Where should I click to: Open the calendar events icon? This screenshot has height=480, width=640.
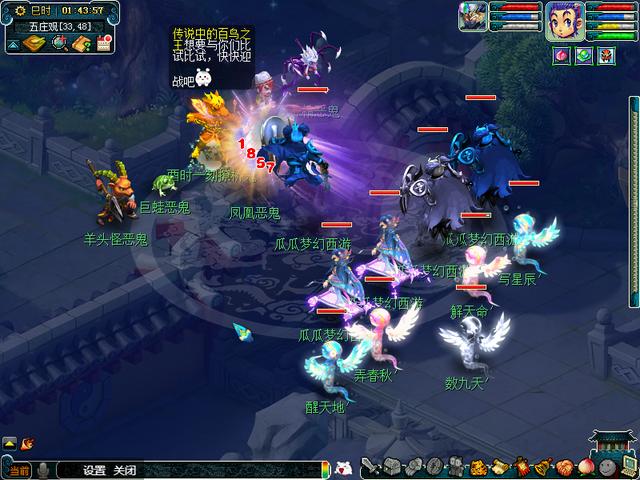104,43
